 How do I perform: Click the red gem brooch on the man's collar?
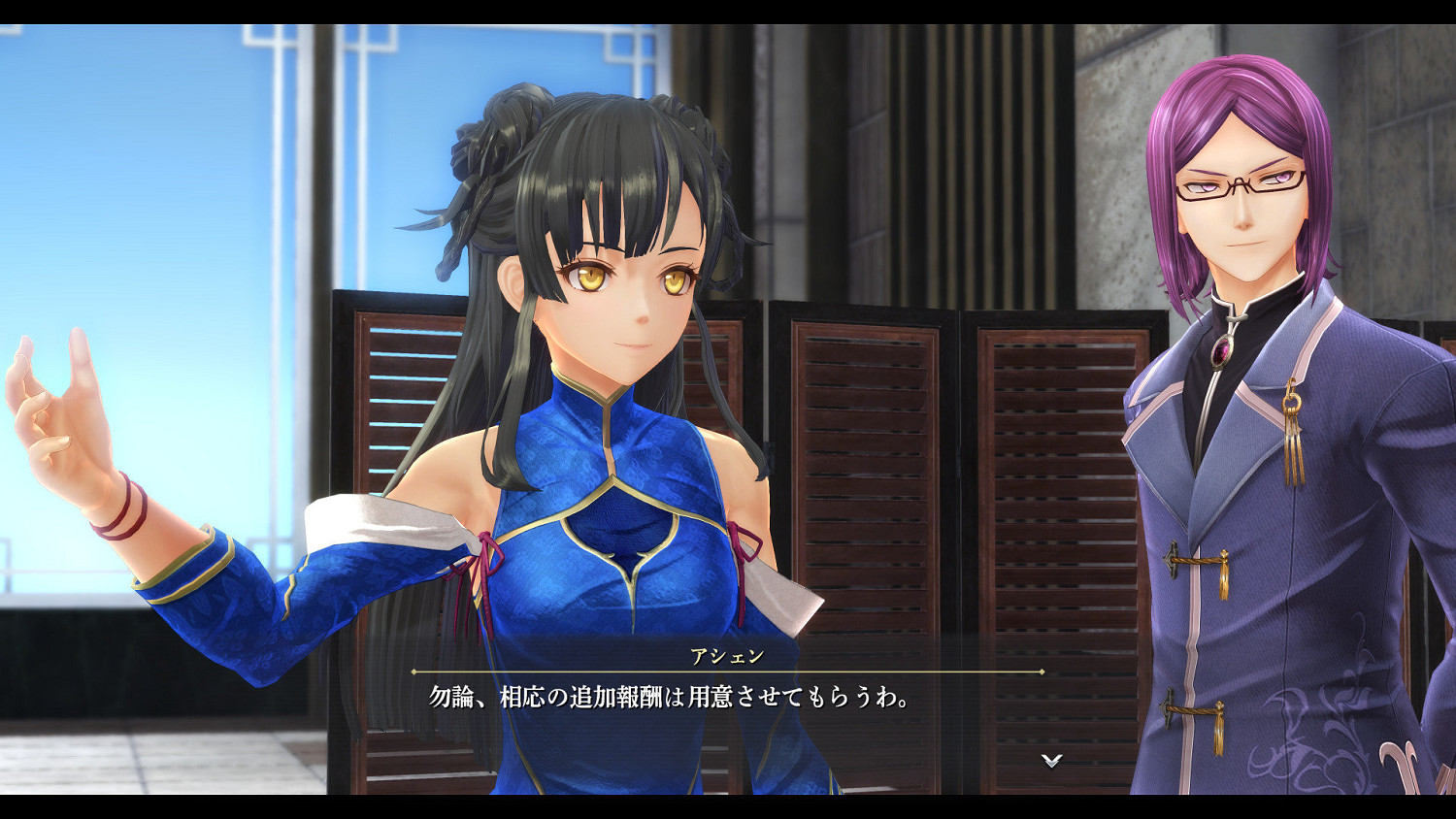(x=1219, y=351)
